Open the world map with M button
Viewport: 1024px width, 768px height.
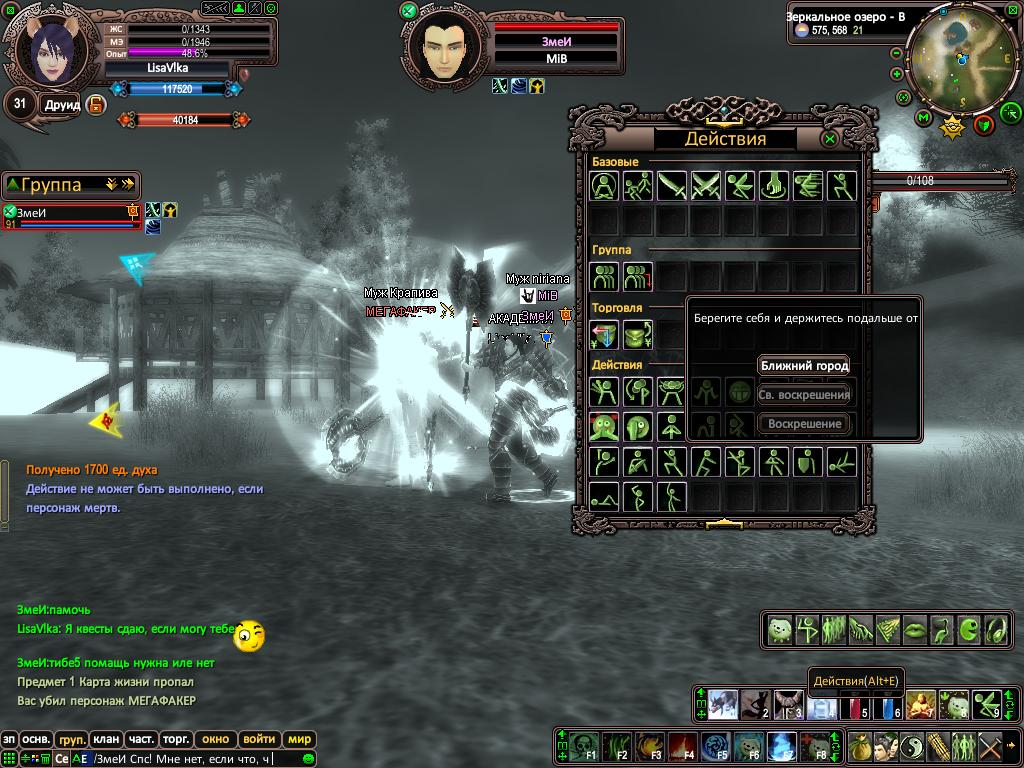click(x=923, y=119)
